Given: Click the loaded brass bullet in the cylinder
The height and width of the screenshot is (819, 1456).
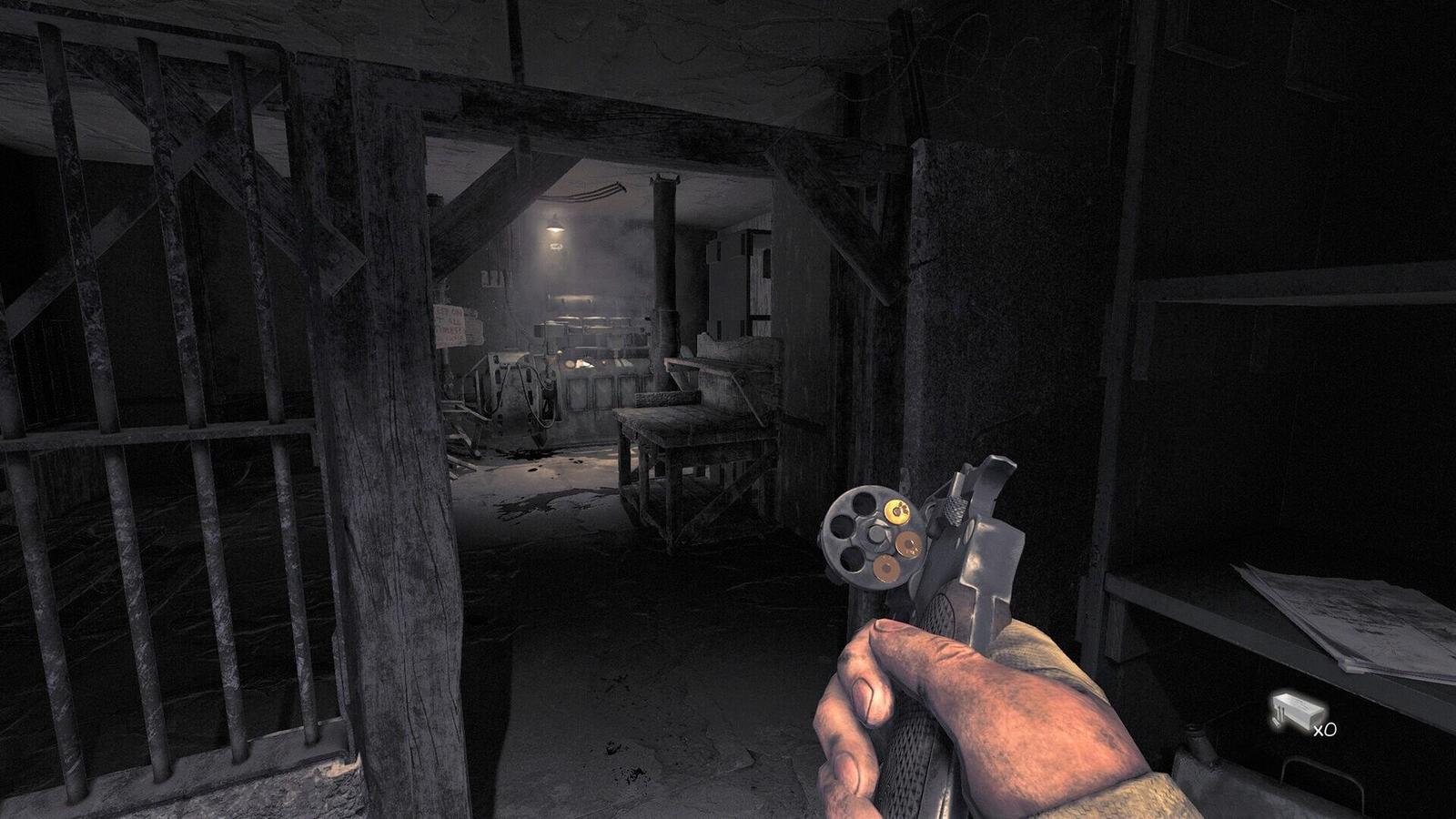Looking at the screenshot, I should [x=900, y=511].
